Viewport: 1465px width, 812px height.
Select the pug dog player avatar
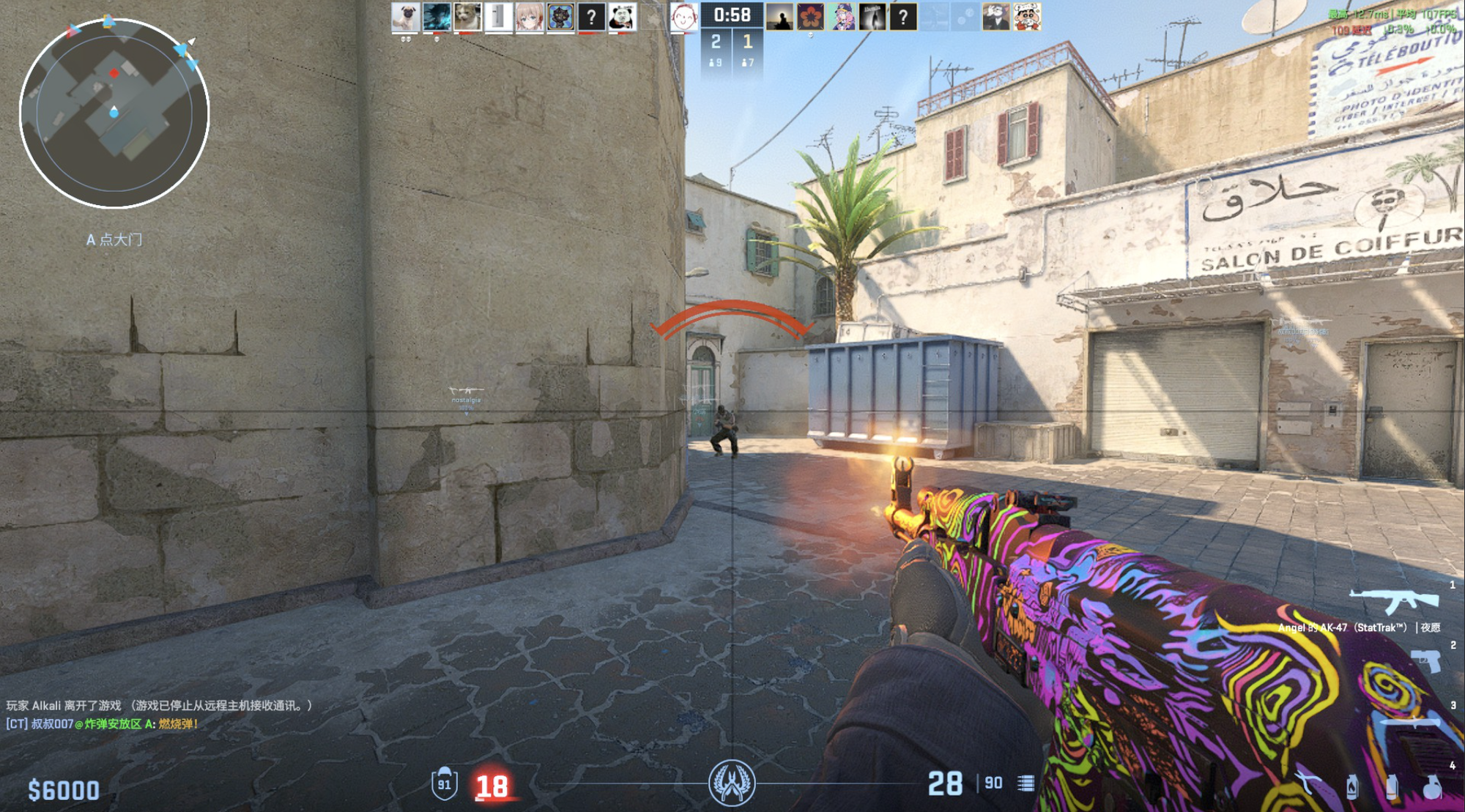(405, 17)
